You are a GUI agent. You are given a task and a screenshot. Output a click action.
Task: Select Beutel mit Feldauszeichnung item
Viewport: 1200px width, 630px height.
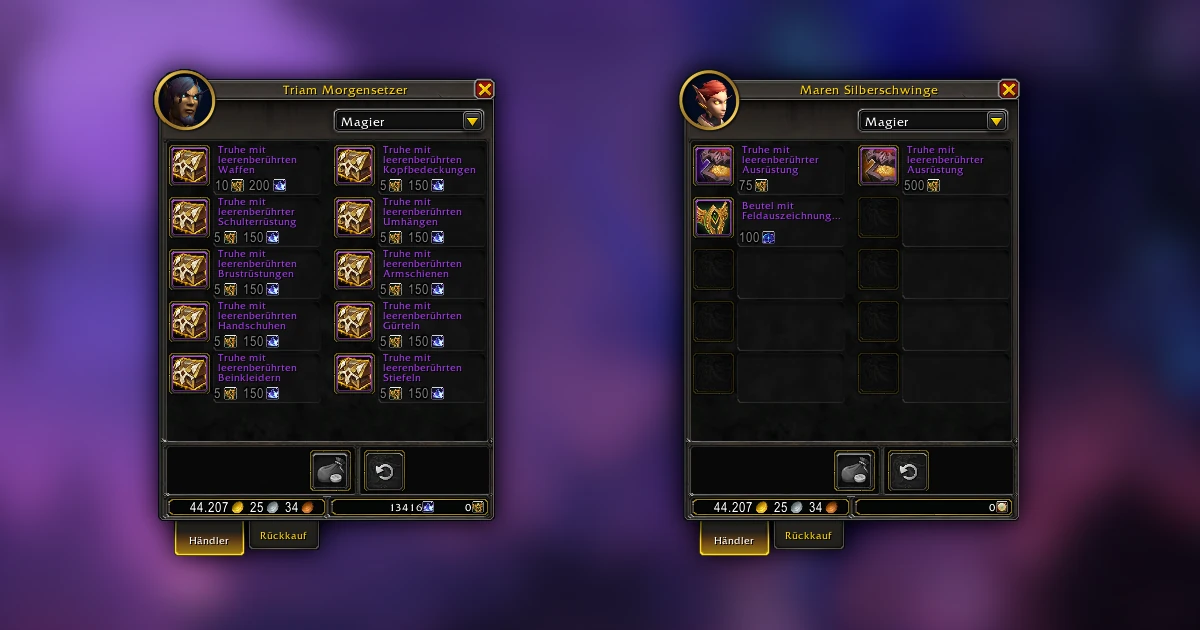pos(714,218)
